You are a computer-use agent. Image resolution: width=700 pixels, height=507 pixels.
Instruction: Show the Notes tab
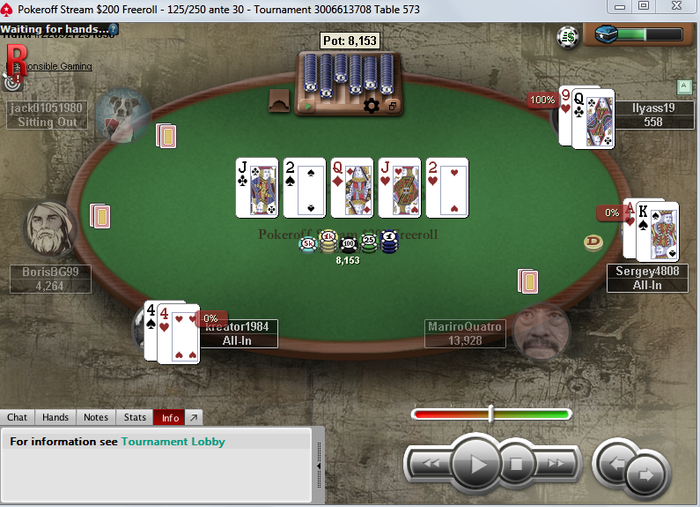pos(96,418)
